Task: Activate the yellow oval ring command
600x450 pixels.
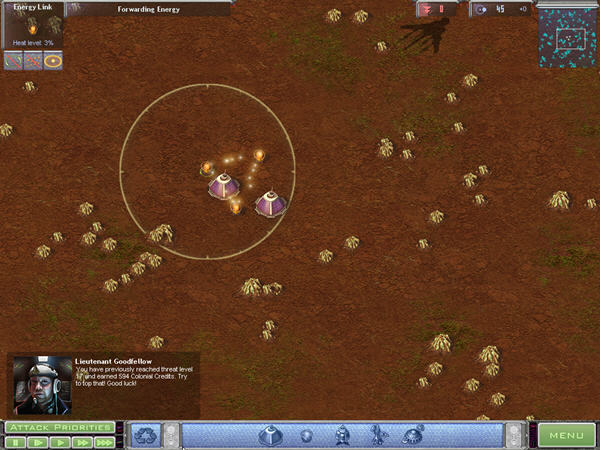Action: click(52, 61)
